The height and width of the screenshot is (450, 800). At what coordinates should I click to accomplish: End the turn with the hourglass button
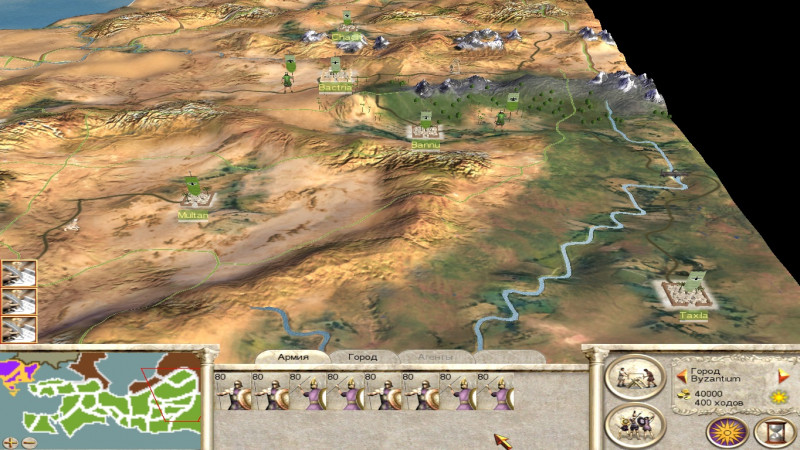pos(773,431)
